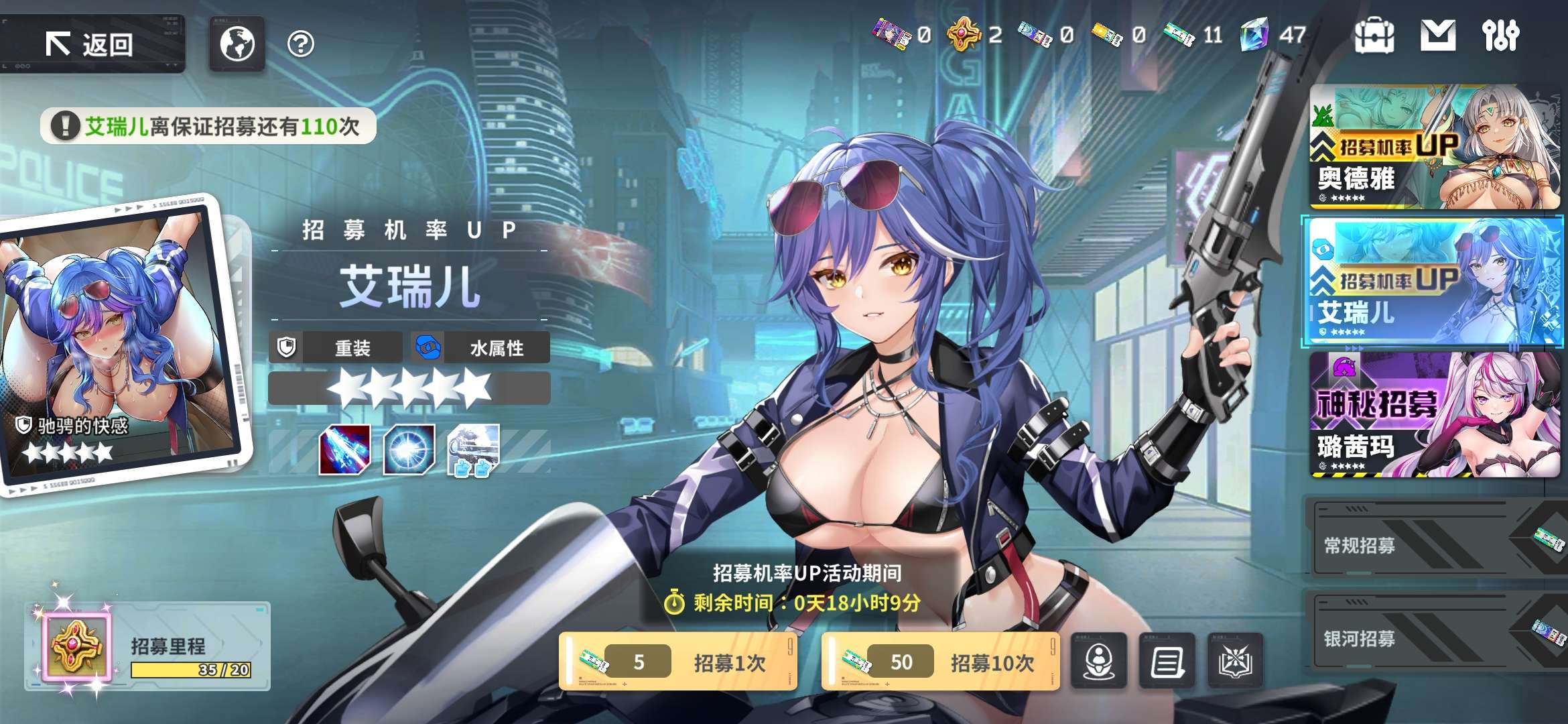Inspect the blue orb skill icon

(409, 450)
